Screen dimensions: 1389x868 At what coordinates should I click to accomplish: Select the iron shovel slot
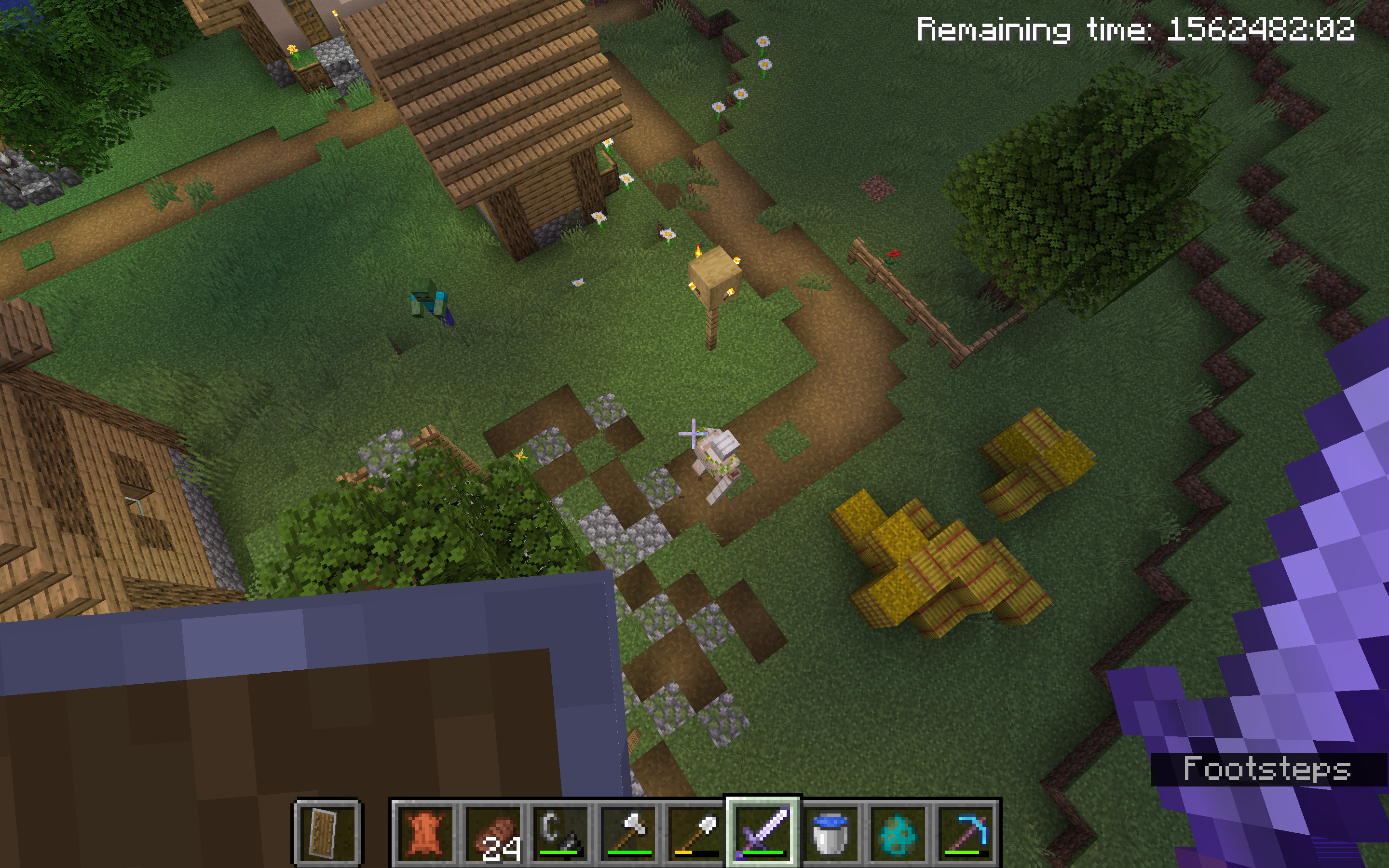[x=695, y=832]
